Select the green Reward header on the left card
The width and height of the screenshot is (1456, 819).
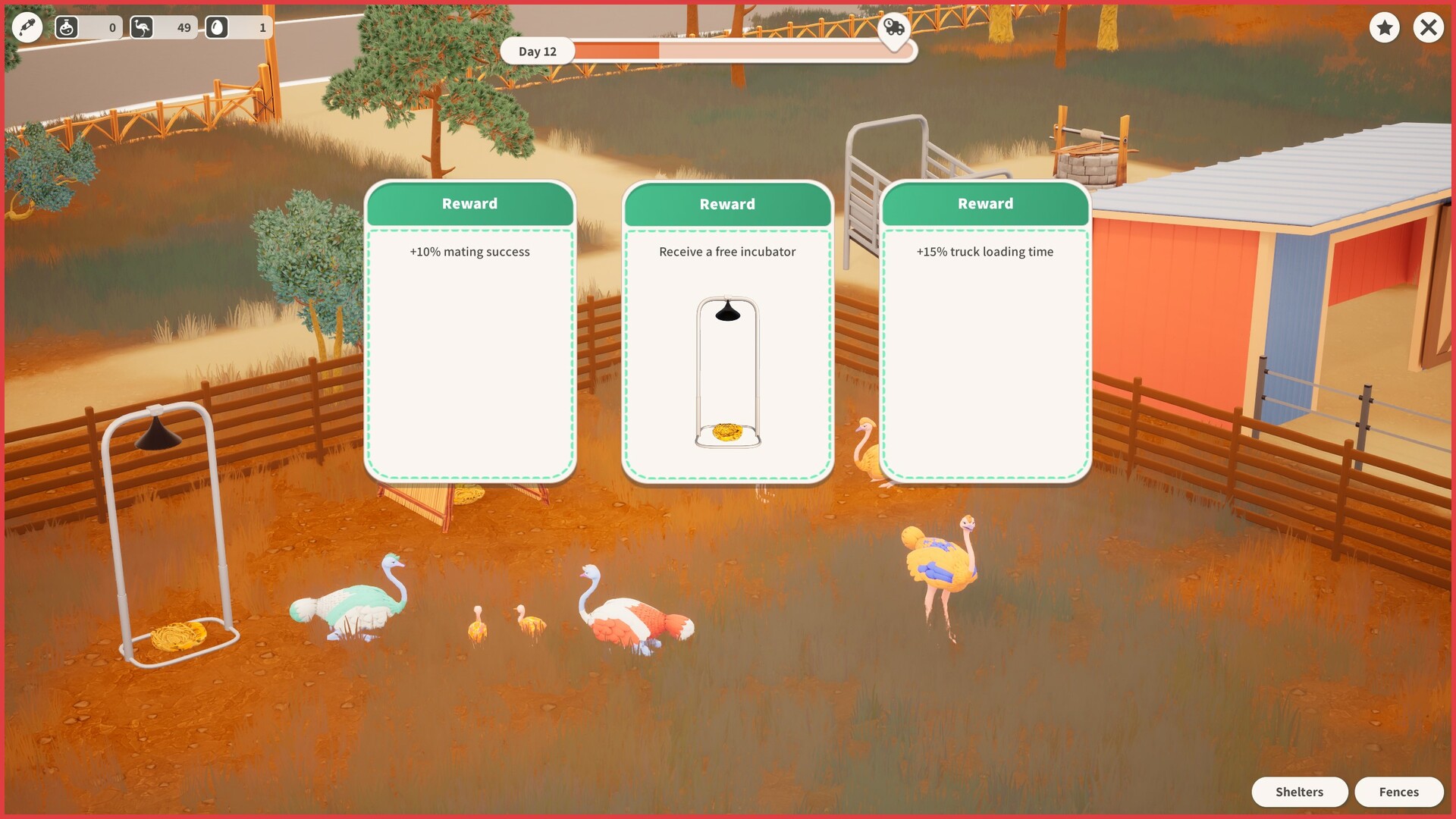click(469, 203)
